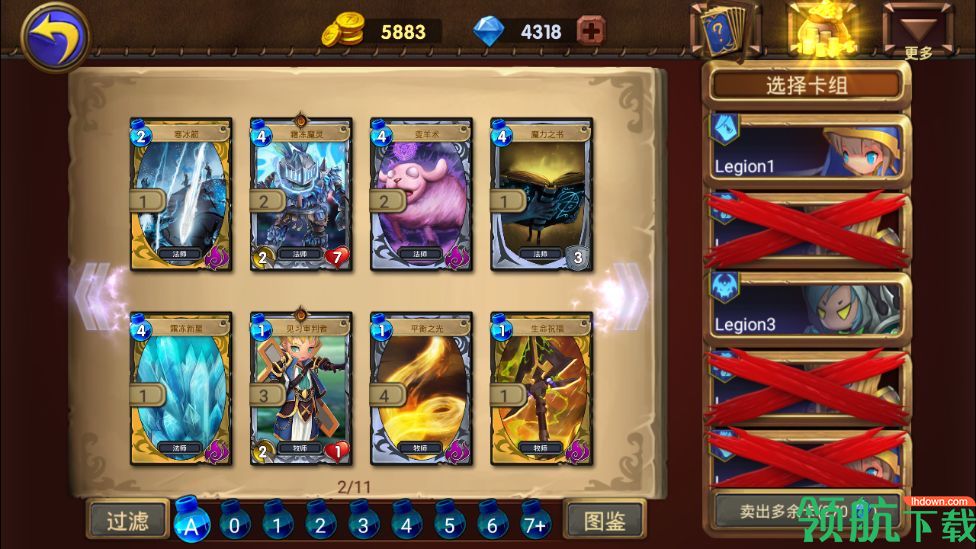The width and height of the screenshot is (976, 549).
Task: Open the gold coin pile shop icon
Action: pos(821,30)
